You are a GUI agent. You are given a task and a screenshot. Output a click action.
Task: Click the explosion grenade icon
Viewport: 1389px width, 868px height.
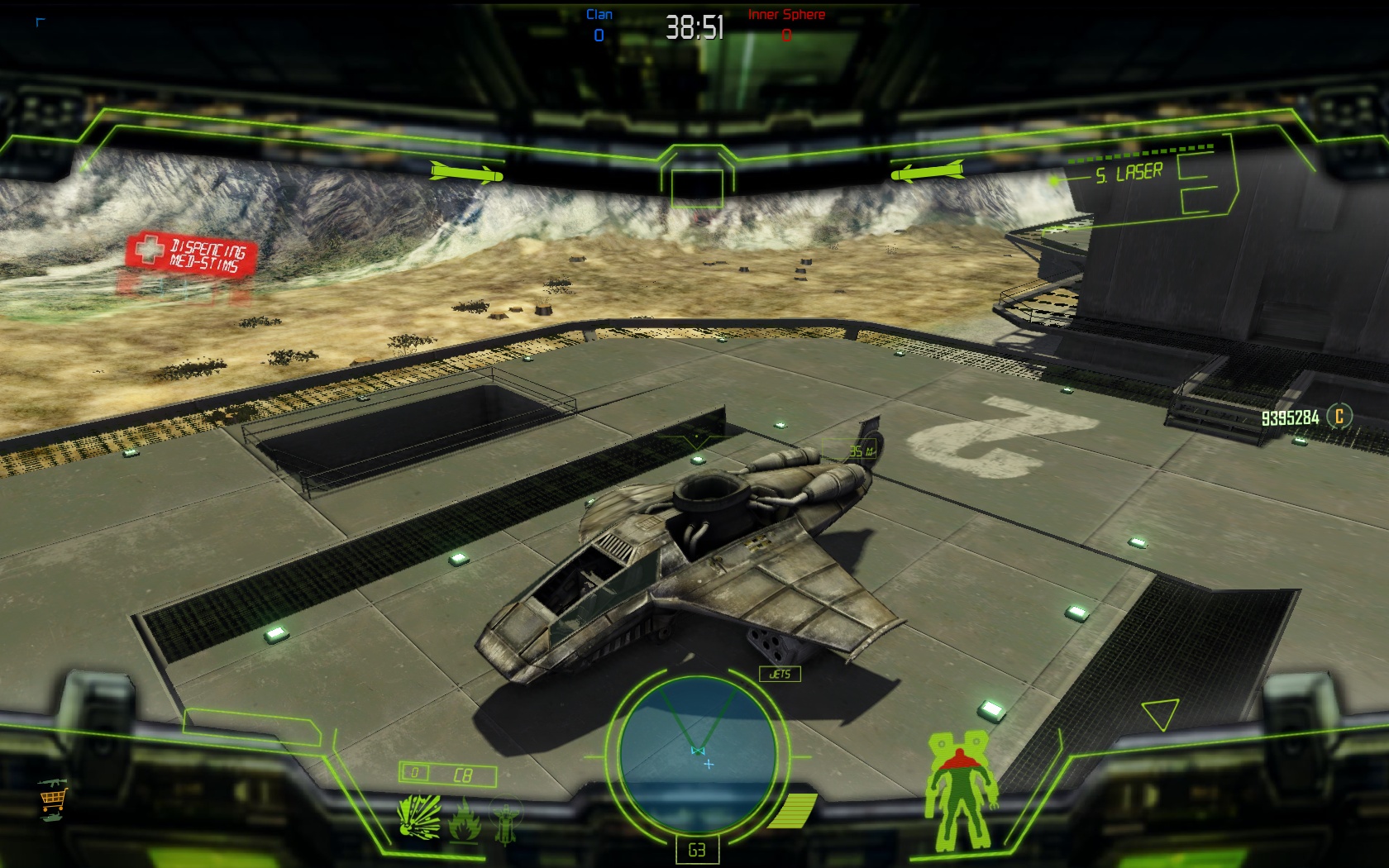(x=418, y=817)
